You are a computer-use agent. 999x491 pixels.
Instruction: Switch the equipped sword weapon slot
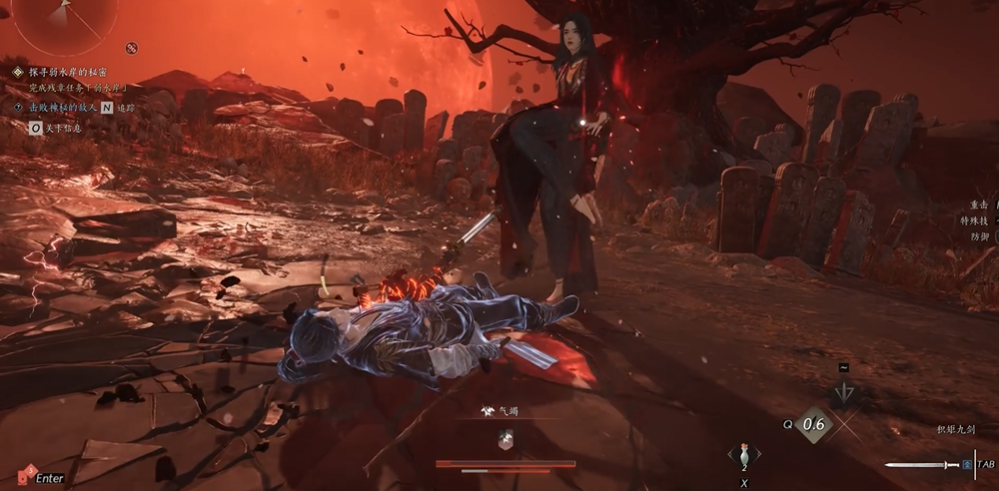tap(922, 465)
